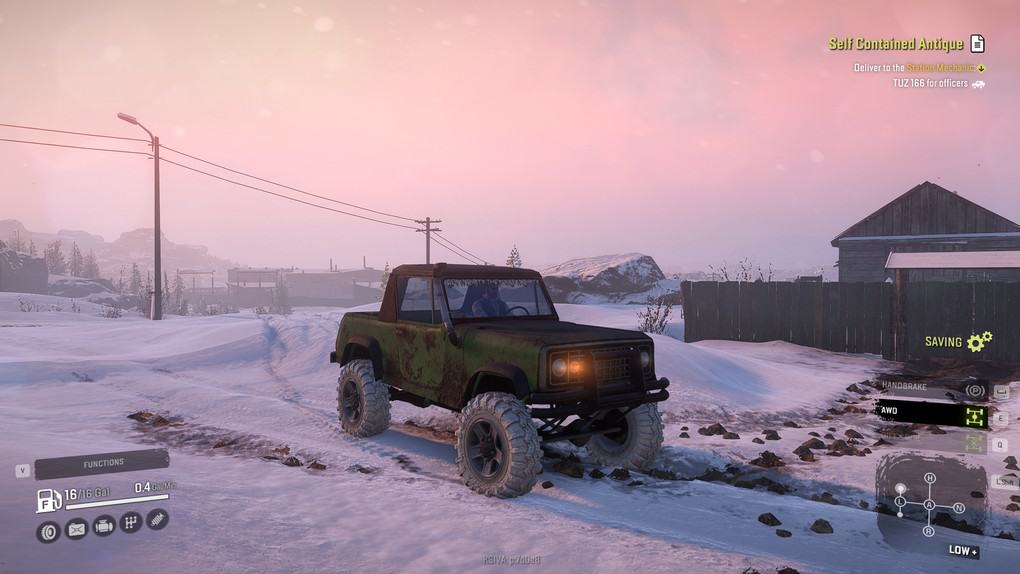The height and width of the screenshot is (574, 1020).
Task: Select the Self Contained Antique objective tracker
Action: [x=896, y=44]
